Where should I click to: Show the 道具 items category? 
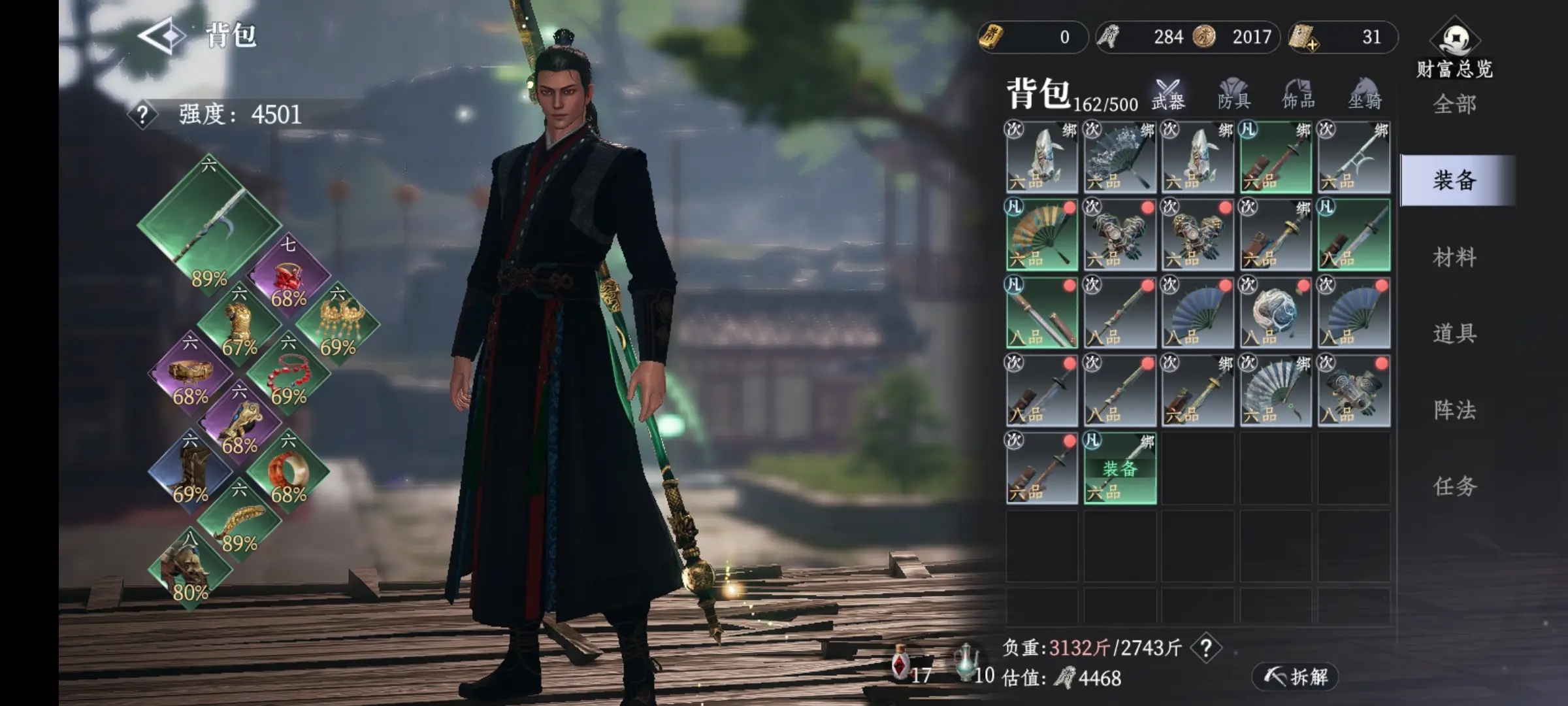1454,334
